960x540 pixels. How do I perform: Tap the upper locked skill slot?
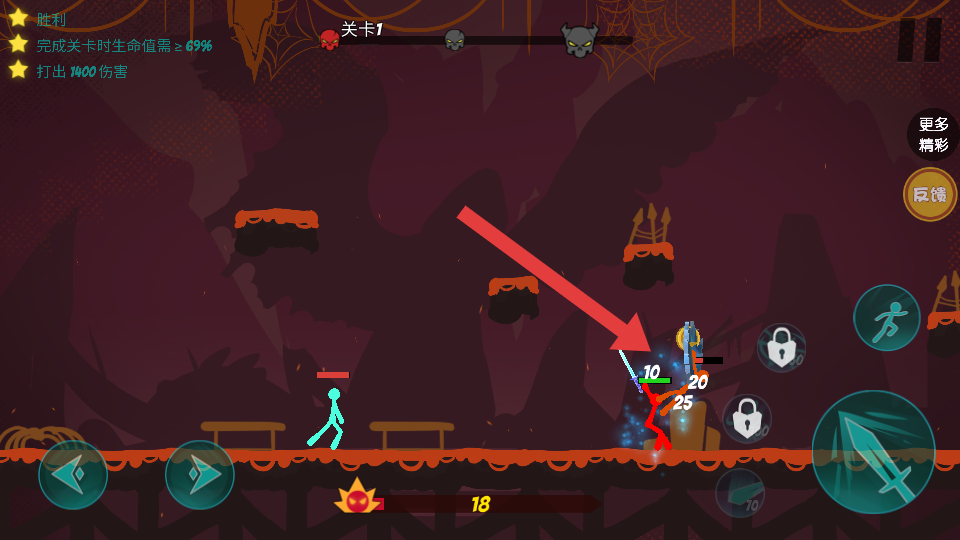coord(782,347)
